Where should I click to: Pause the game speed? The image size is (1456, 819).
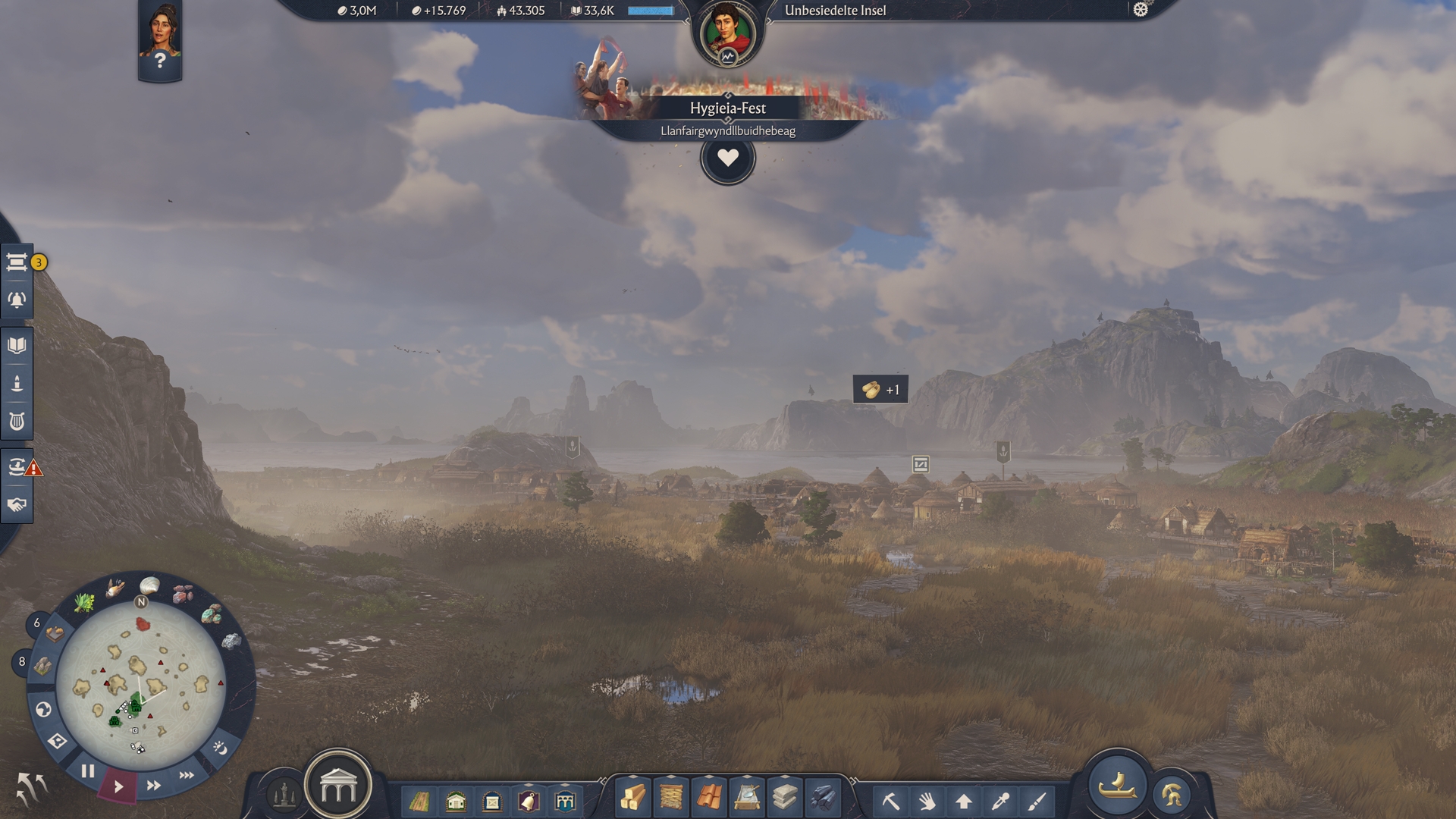pos(88,771)
